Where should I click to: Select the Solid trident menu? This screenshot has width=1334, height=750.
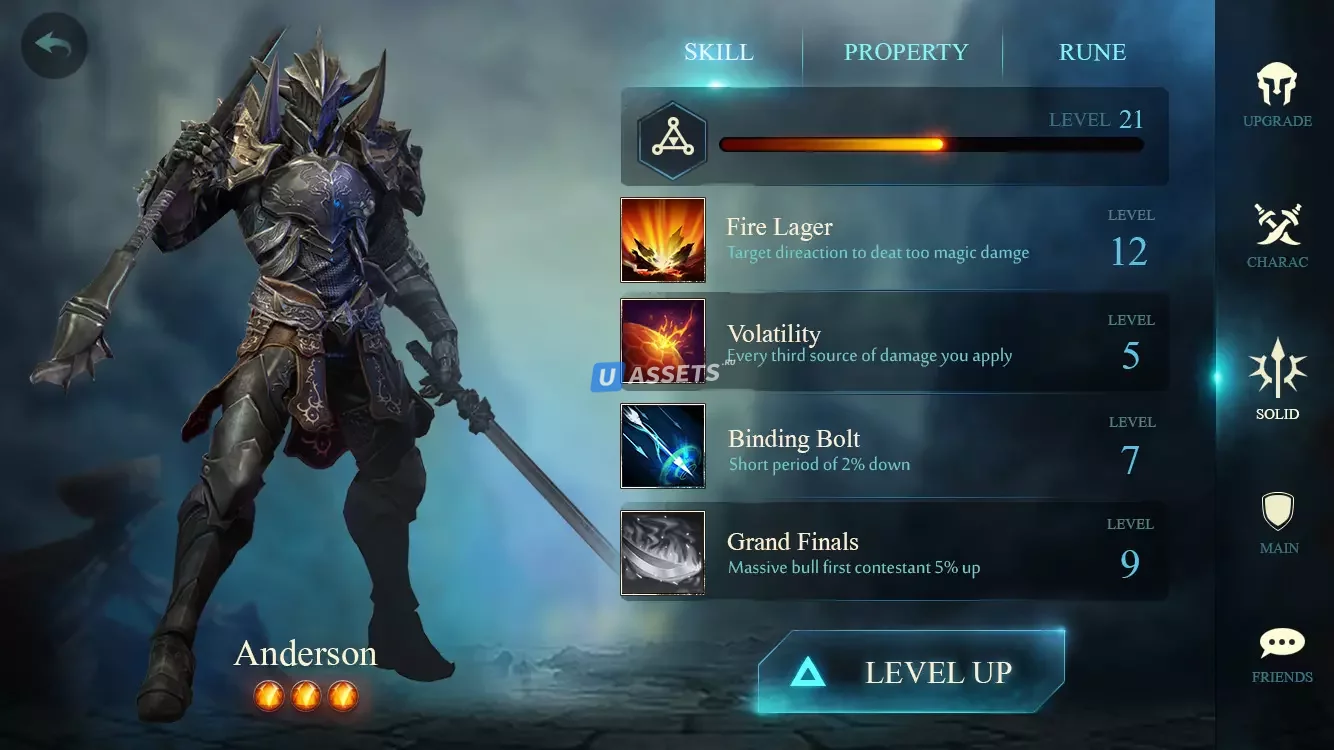pos(1277,378)
